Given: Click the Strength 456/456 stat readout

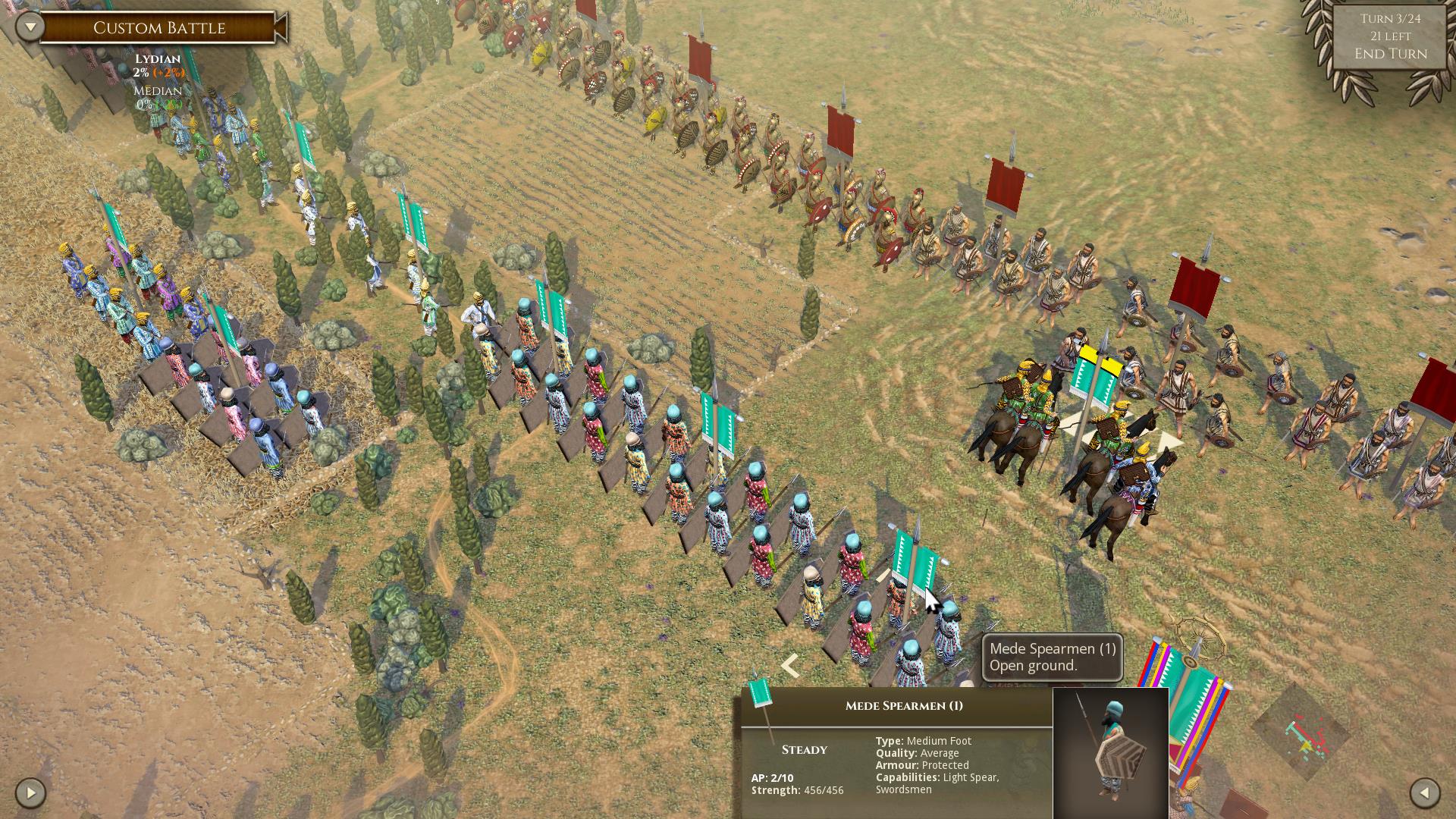Looking at the screenshot, I should 799,789.
